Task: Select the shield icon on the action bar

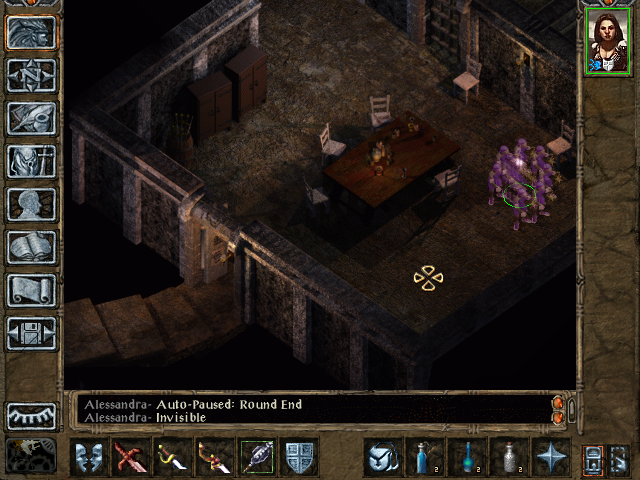Action: [x=299, y=458]
